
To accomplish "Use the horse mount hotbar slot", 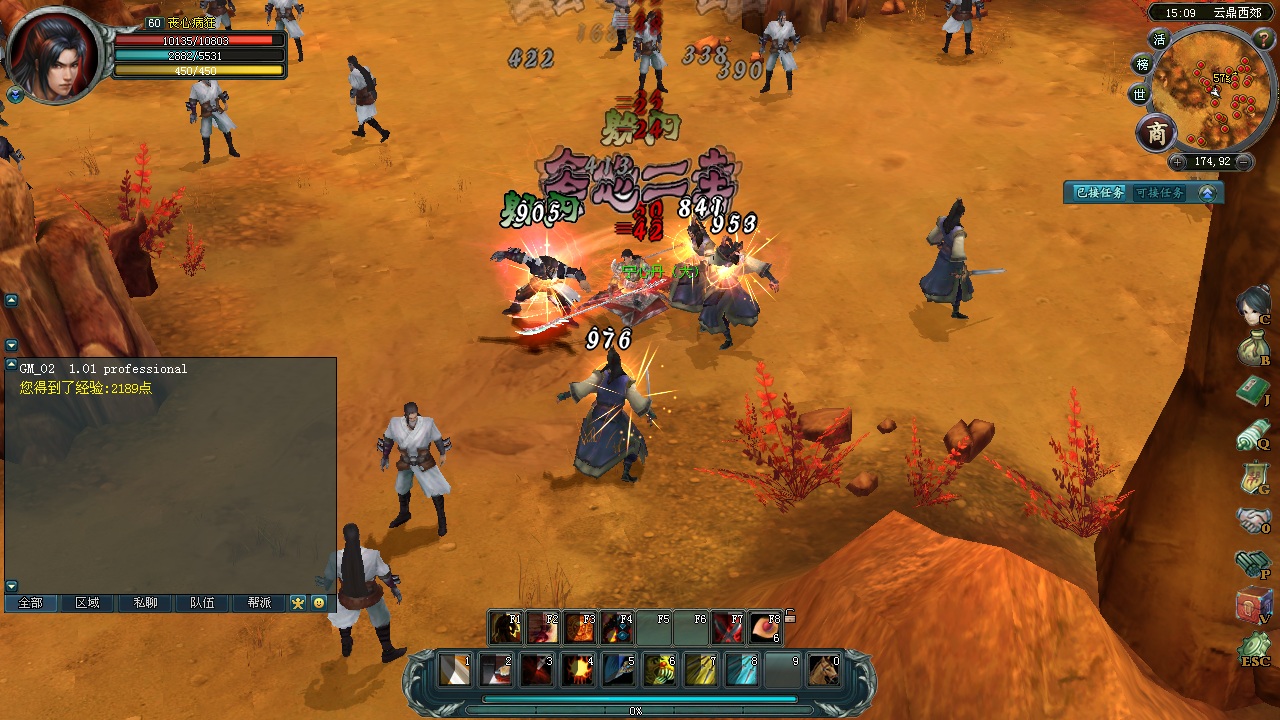I will coord(823,669).
